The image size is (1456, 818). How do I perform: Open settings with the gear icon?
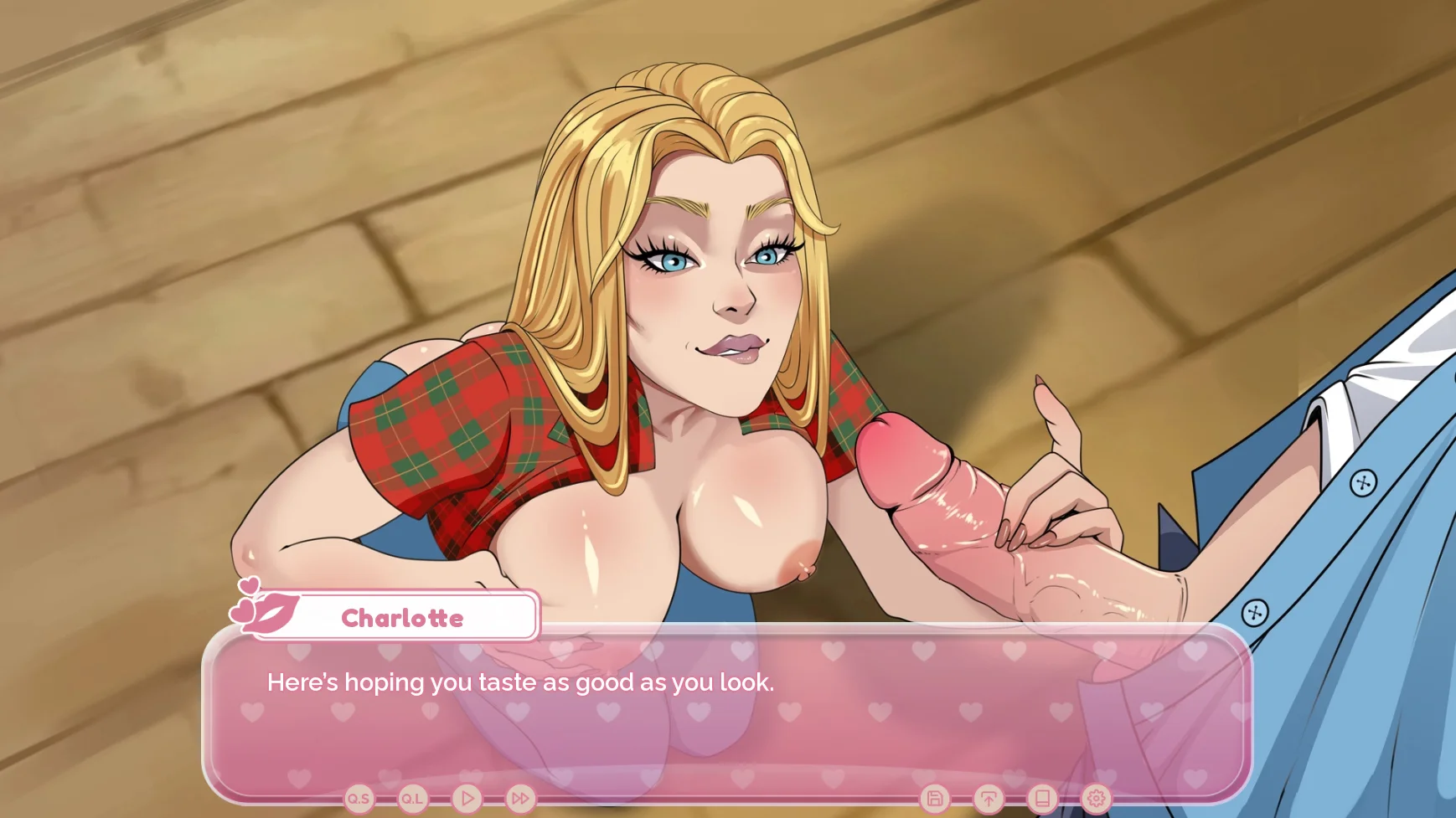1096,799
